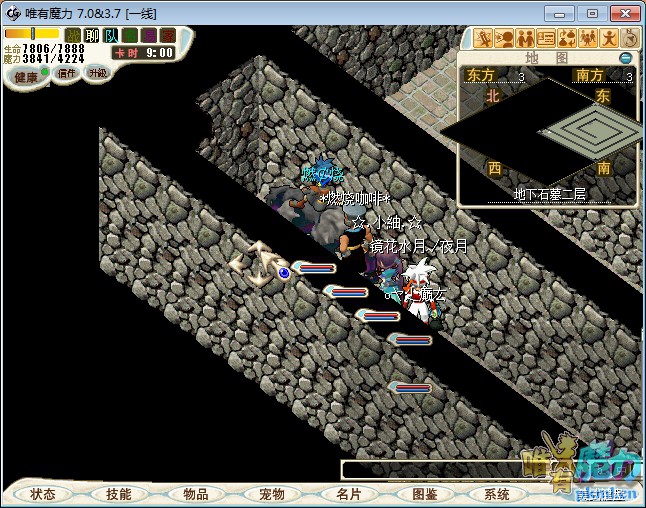646x508 pixels.
Task: Open the 名片 name card menu
Action: [x=348, y=494]
